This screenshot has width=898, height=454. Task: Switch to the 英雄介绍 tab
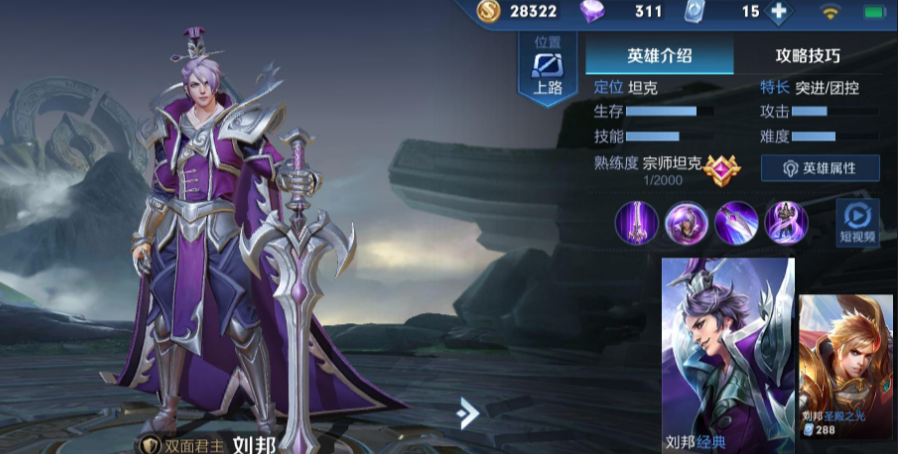tap(658, 56)
